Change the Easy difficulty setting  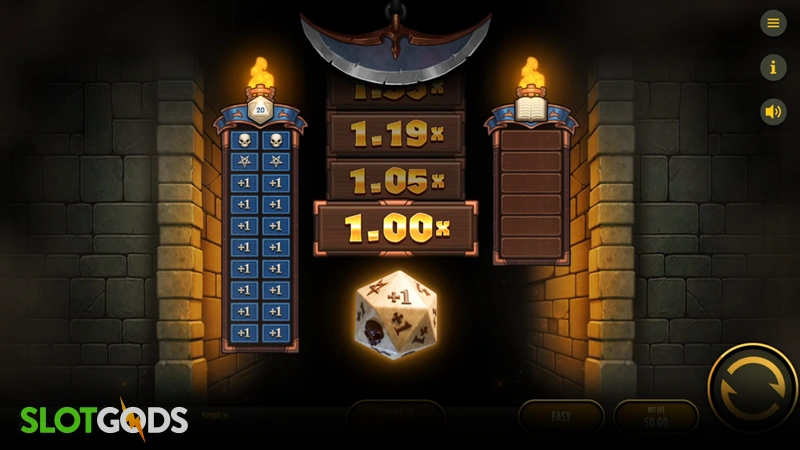click(x=561, y=416)
